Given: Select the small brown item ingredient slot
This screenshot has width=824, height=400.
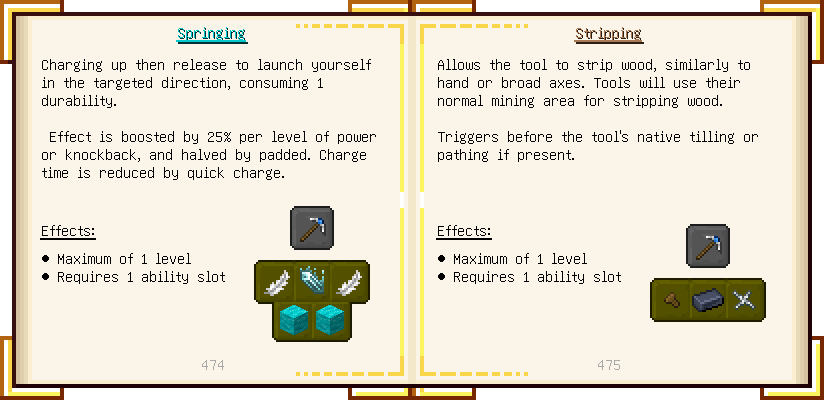Looking at the screenshot, I should (671, 300).
